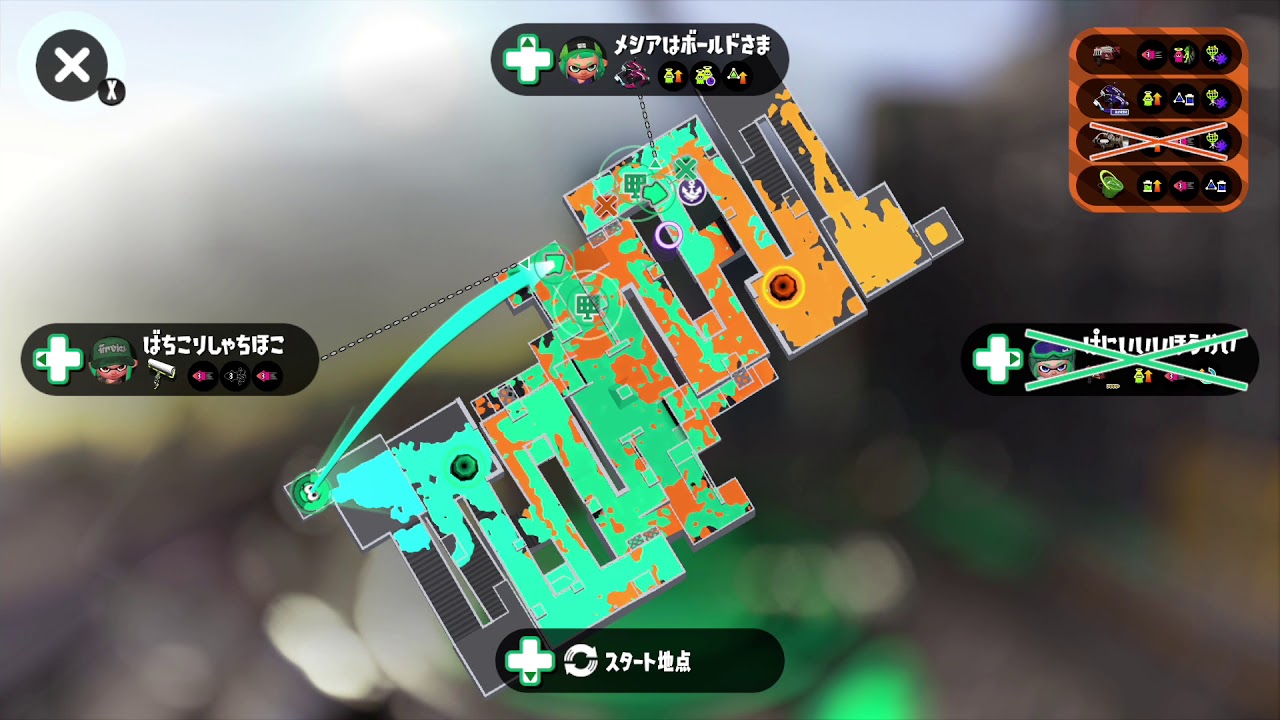
Task: Click the Tenta Missiles special icon in the enemy list
Action: 1216,54
